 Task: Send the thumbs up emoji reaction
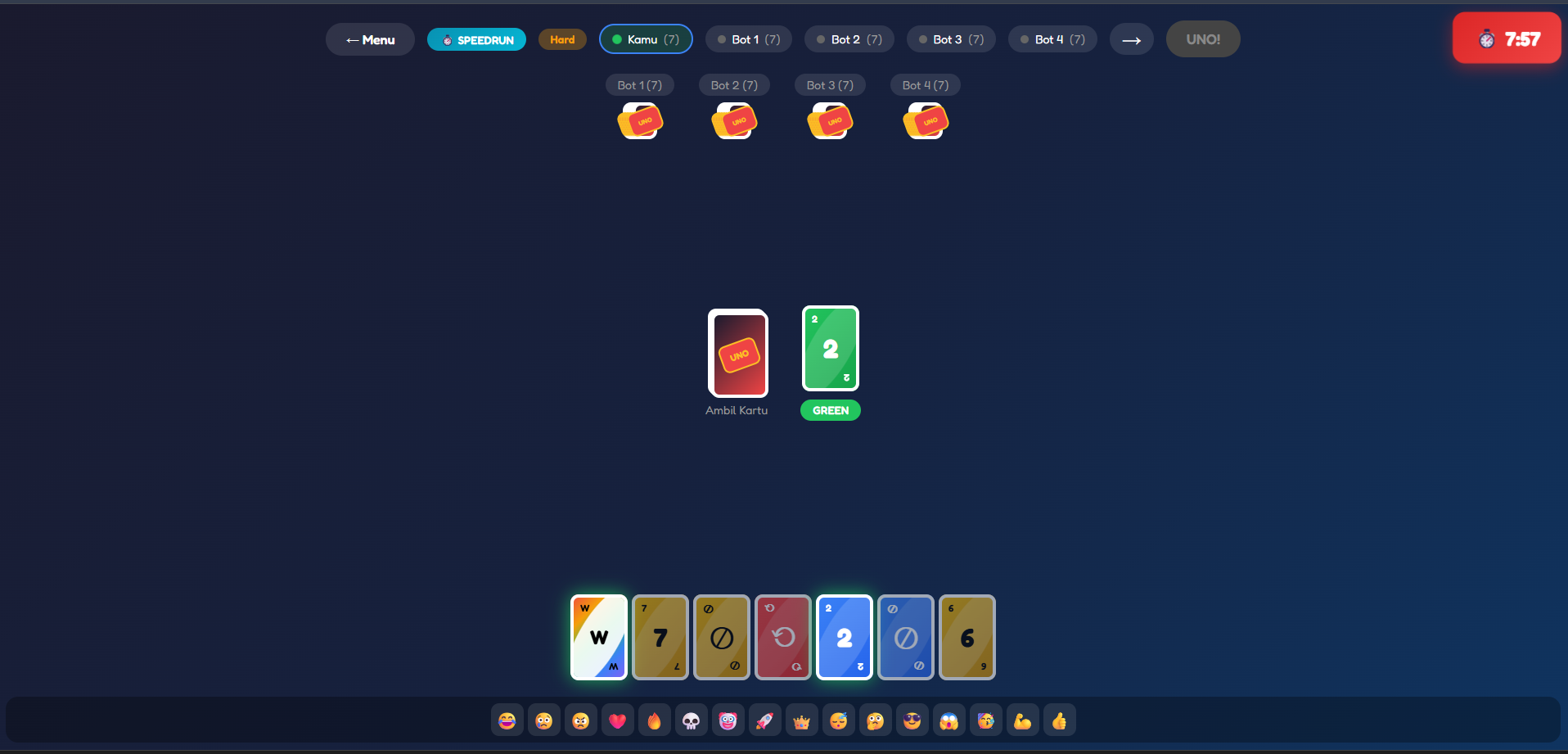click(1059, 720)
